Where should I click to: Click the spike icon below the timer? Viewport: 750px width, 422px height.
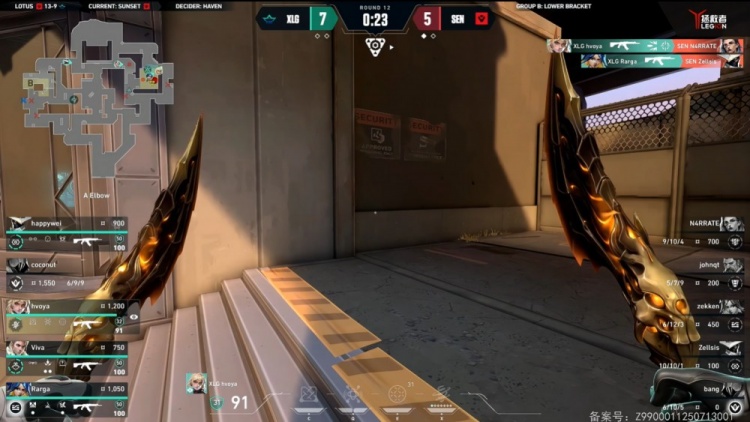click(x=375, y=45)
